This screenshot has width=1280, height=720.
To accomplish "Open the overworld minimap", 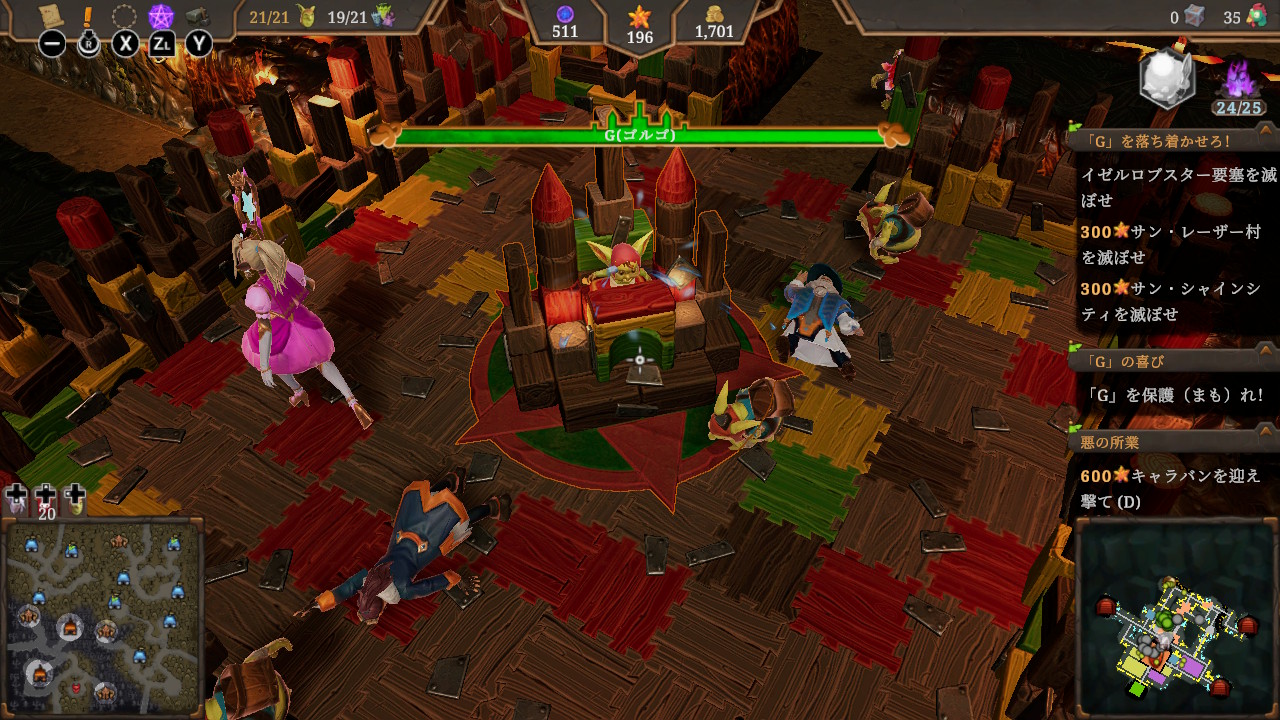I will pos(103,614).
